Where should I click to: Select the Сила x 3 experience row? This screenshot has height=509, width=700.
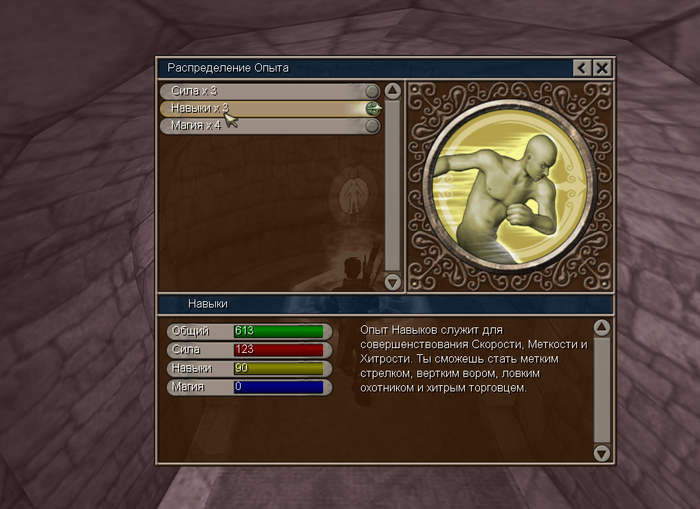coord(265,91)
